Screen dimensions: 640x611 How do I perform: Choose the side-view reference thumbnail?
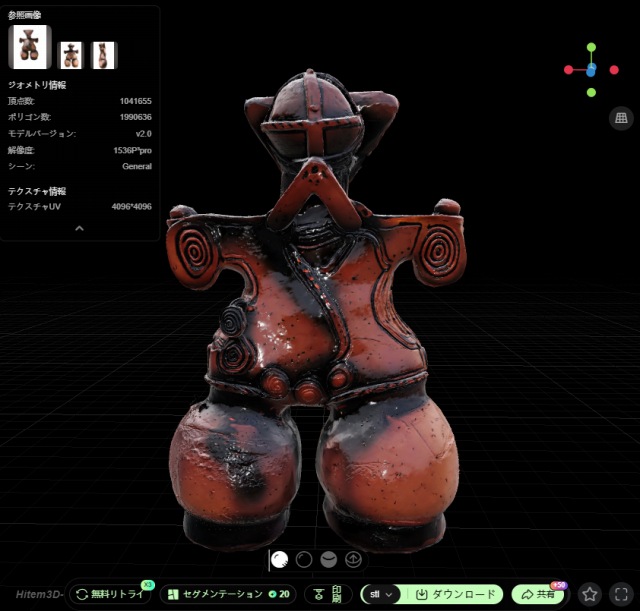pos(105,55)
